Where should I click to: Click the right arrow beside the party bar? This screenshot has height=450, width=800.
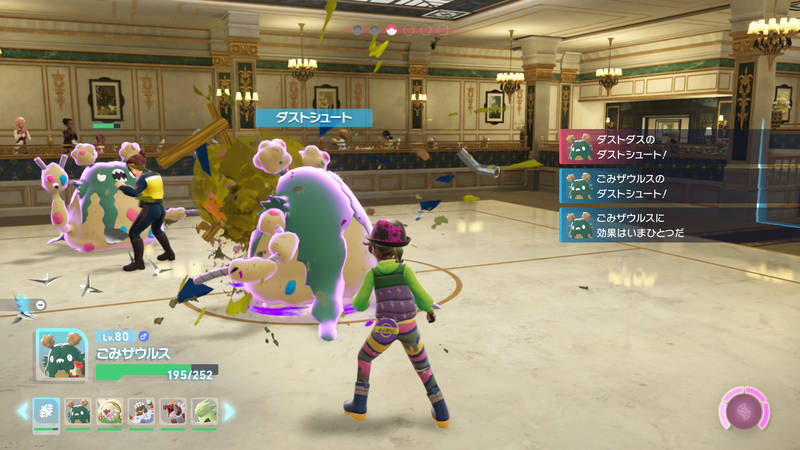pyautogui.click(x=229, y=411)
